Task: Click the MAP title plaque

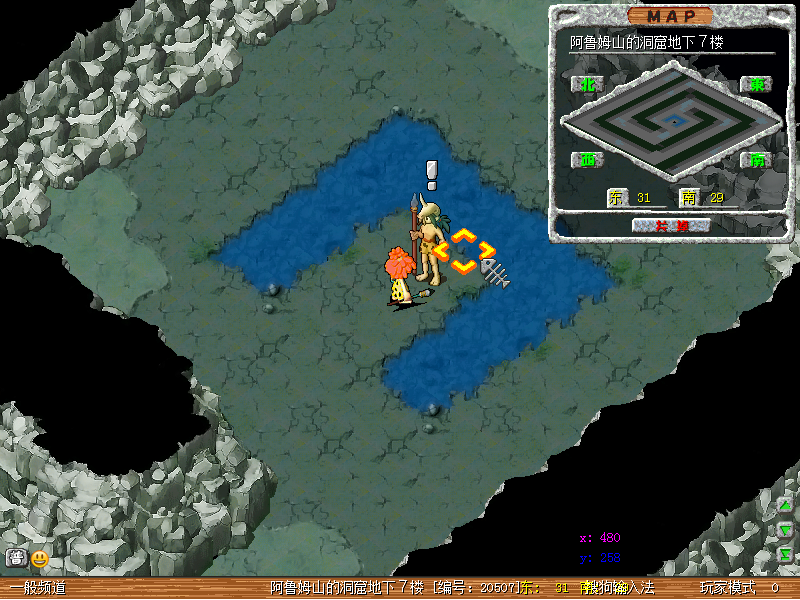Action: coord(671,16)
